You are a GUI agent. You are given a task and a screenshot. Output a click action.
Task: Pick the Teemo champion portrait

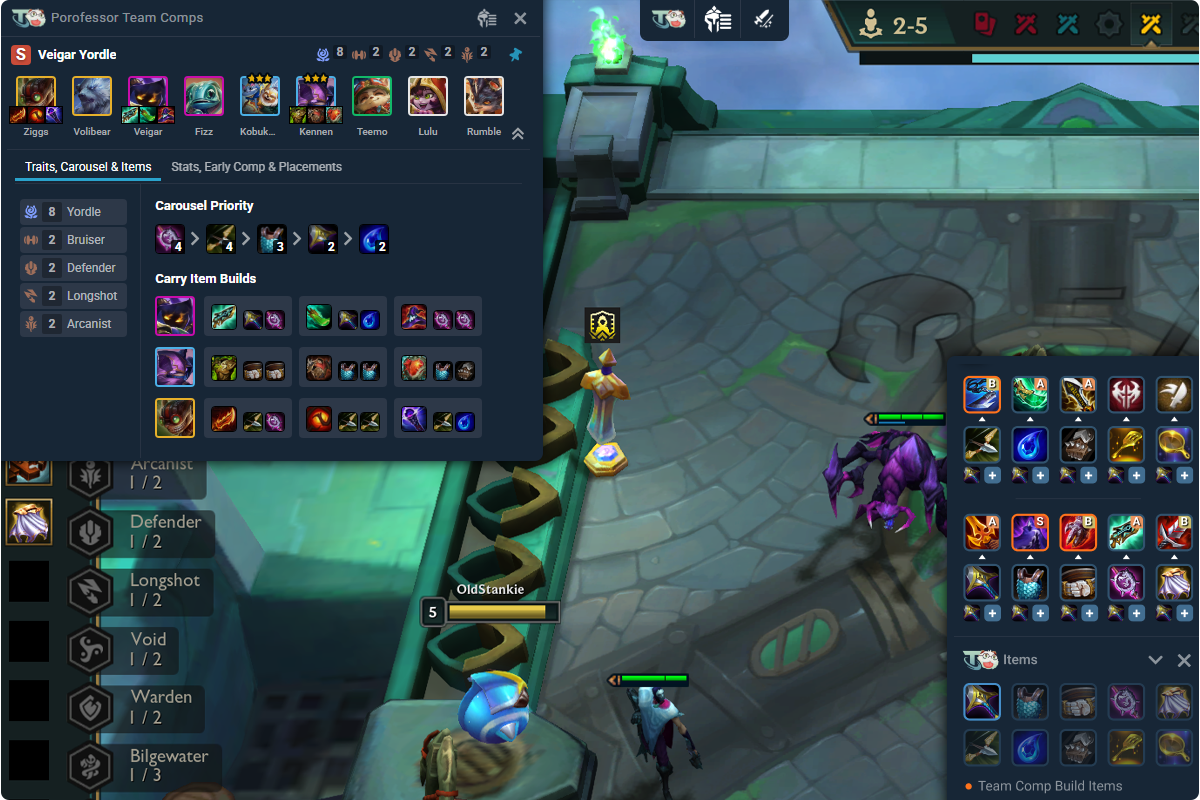(x=372, y=96)
